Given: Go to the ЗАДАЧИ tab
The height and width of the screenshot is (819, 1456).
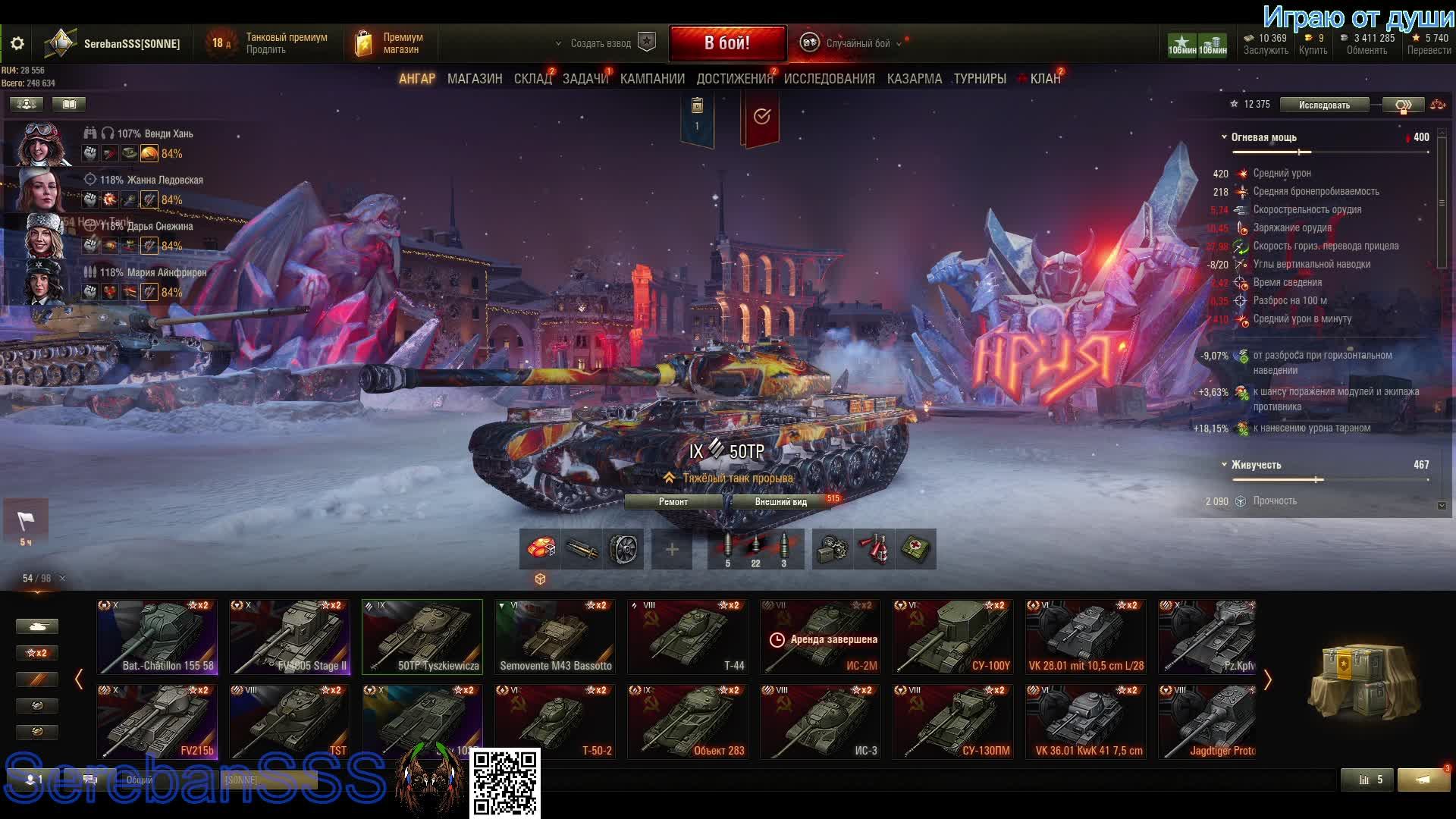Looking at the screenshot, I should click(x=585, y=79).
